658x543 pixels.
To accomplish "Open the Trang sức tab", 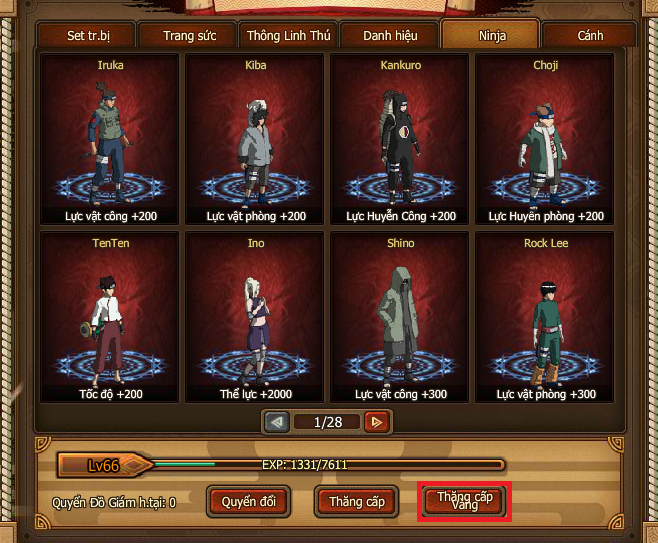I will tap(187, 36).
